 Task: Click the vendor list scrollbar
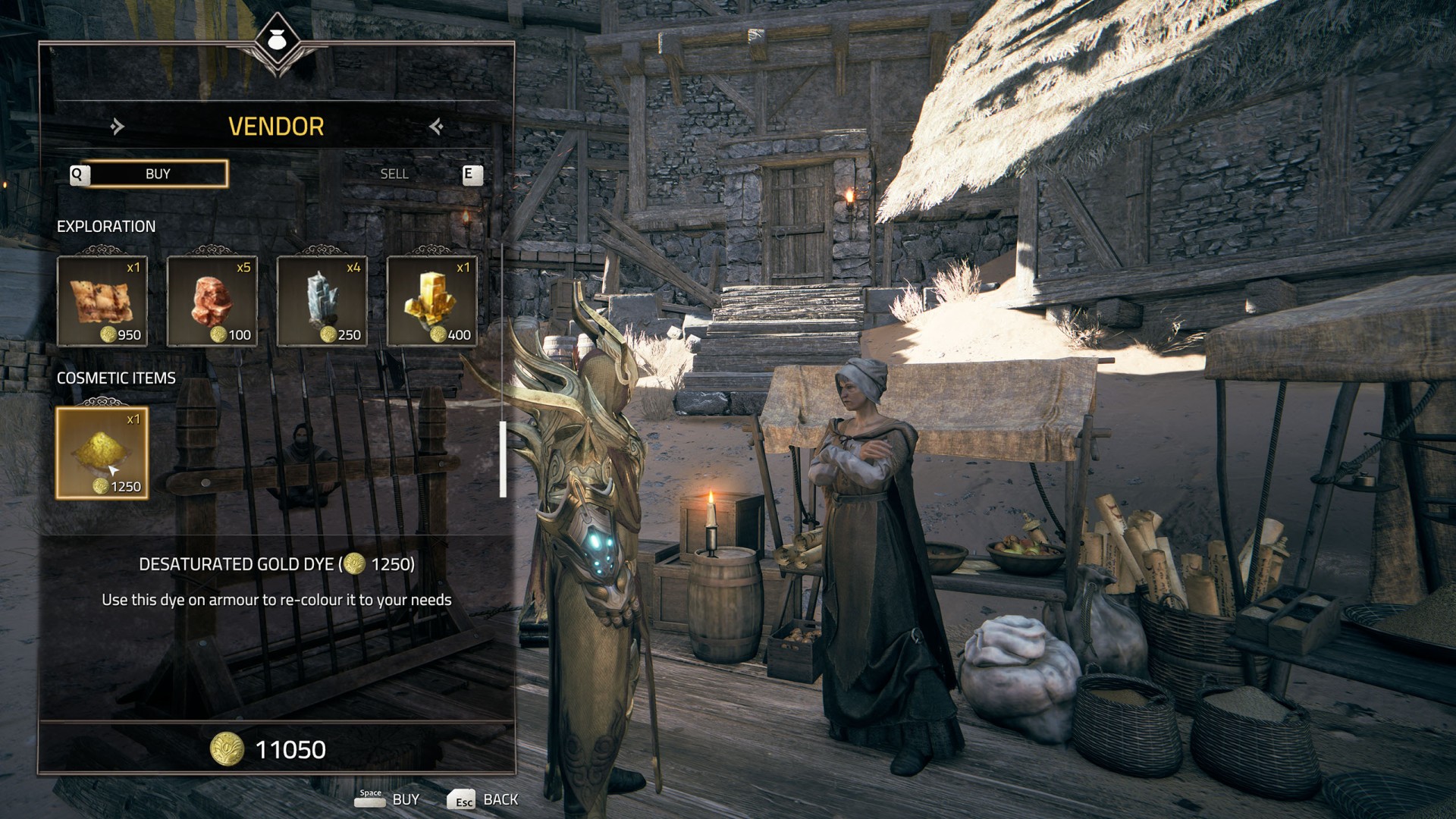coord(503,459)
